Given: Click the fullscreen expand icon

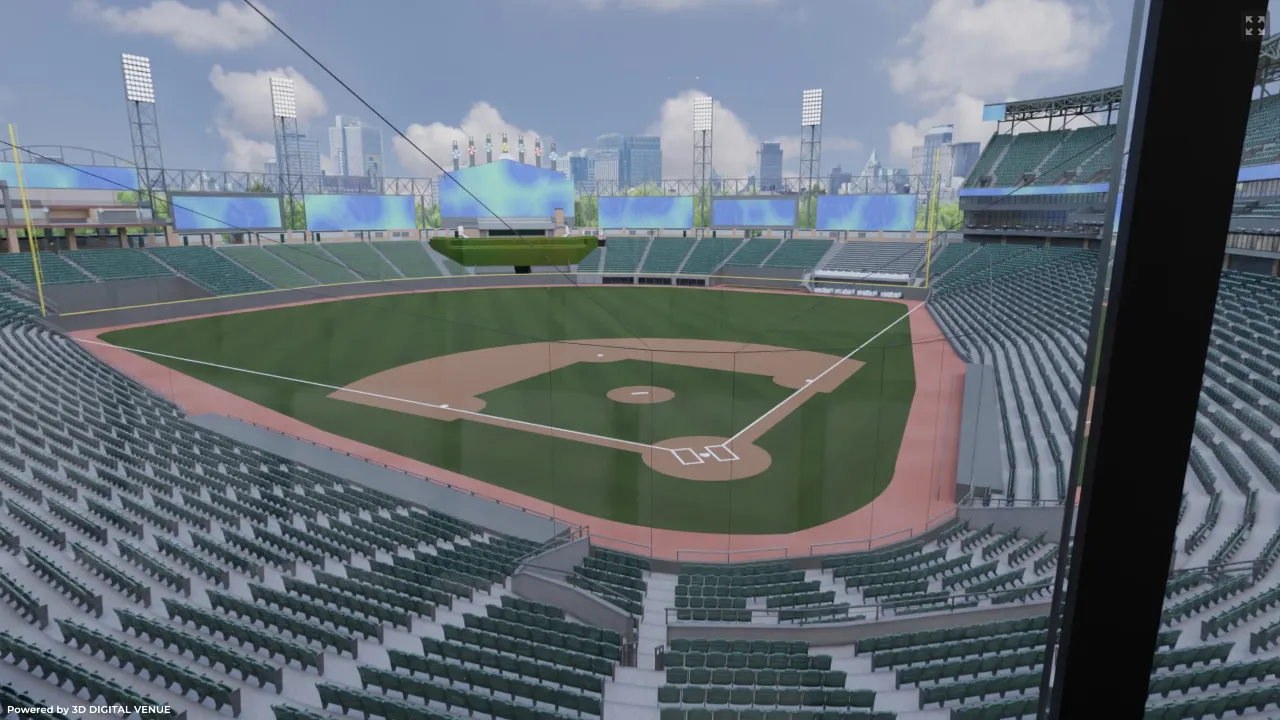Looking at the screenshot, I should (1255, 26).
